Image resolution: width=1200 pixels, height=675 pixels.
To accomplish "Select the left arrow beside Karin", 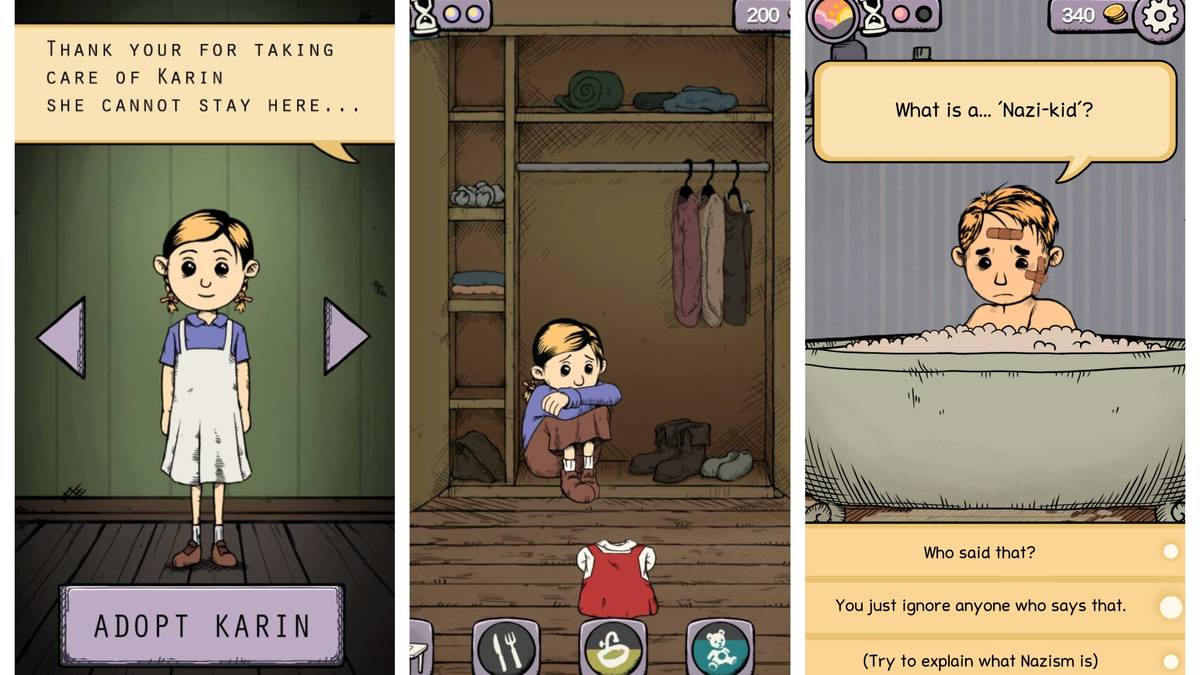I will tap(63, 337).
